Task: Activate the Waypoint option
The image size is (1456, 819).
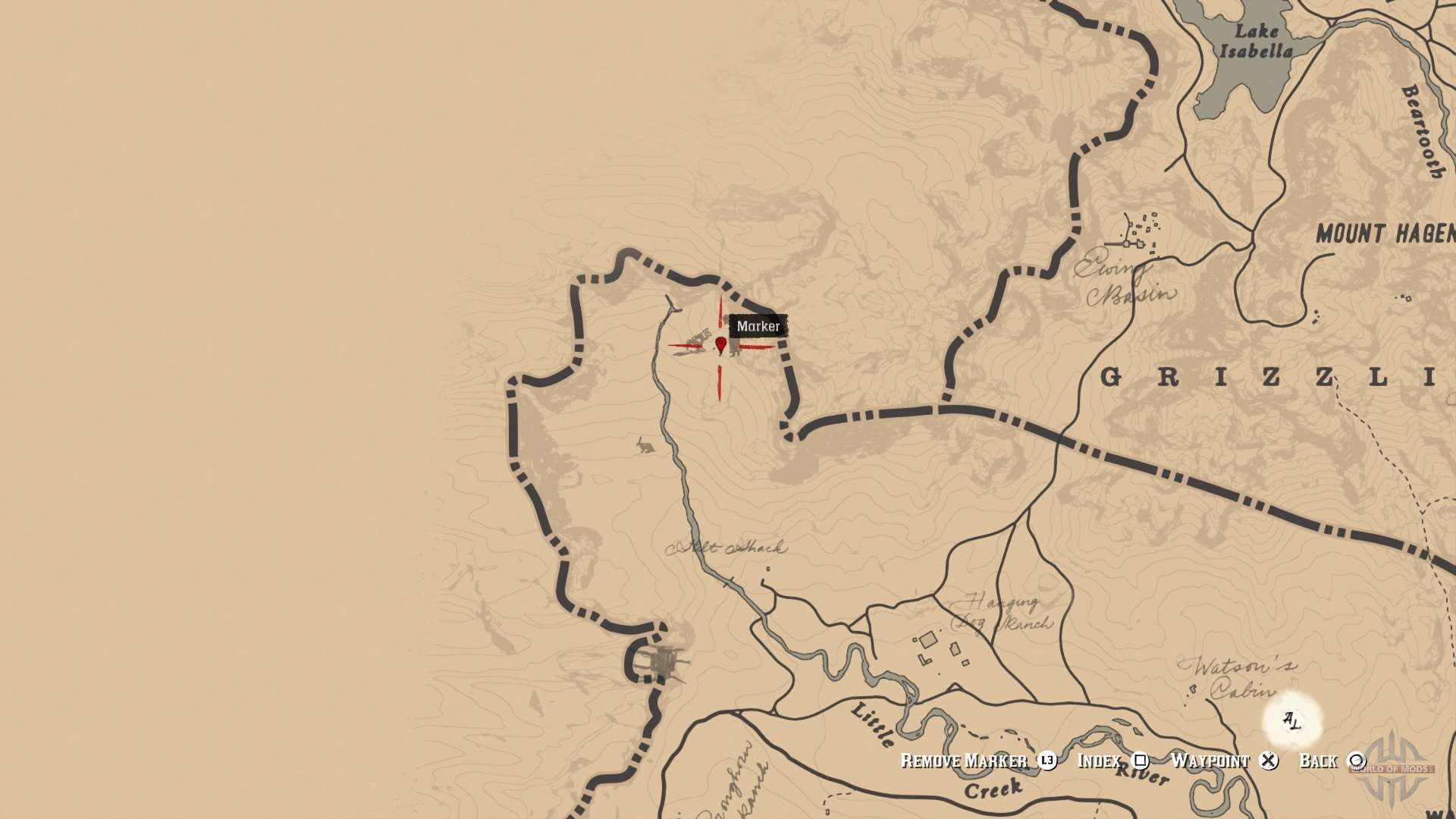Action: tap(1212, 761)
